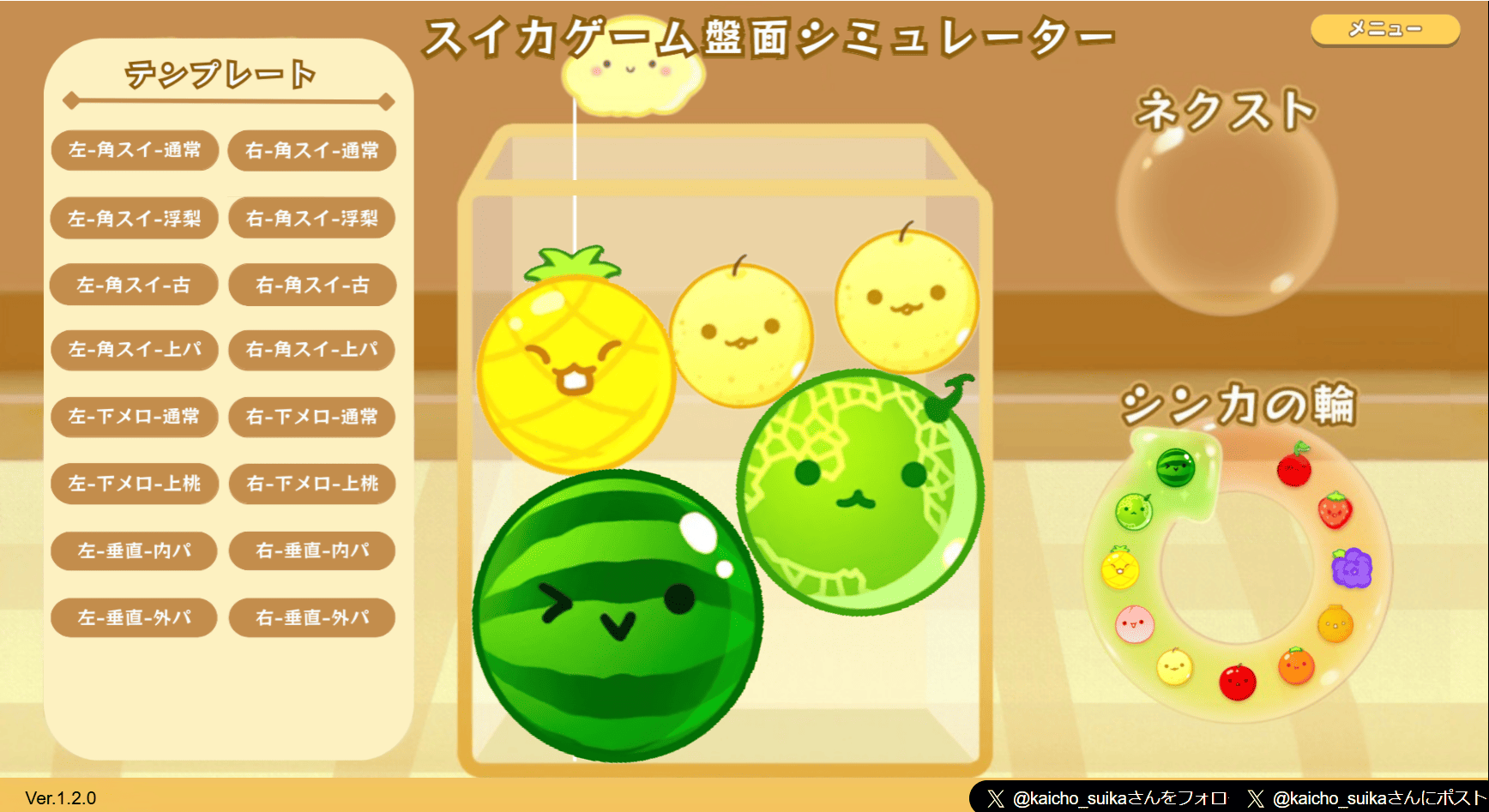The width and height of the screenshot is (1489, 812).
Task: Apply the 右-垂直-内パ template
Action: (x=310, y=550)
